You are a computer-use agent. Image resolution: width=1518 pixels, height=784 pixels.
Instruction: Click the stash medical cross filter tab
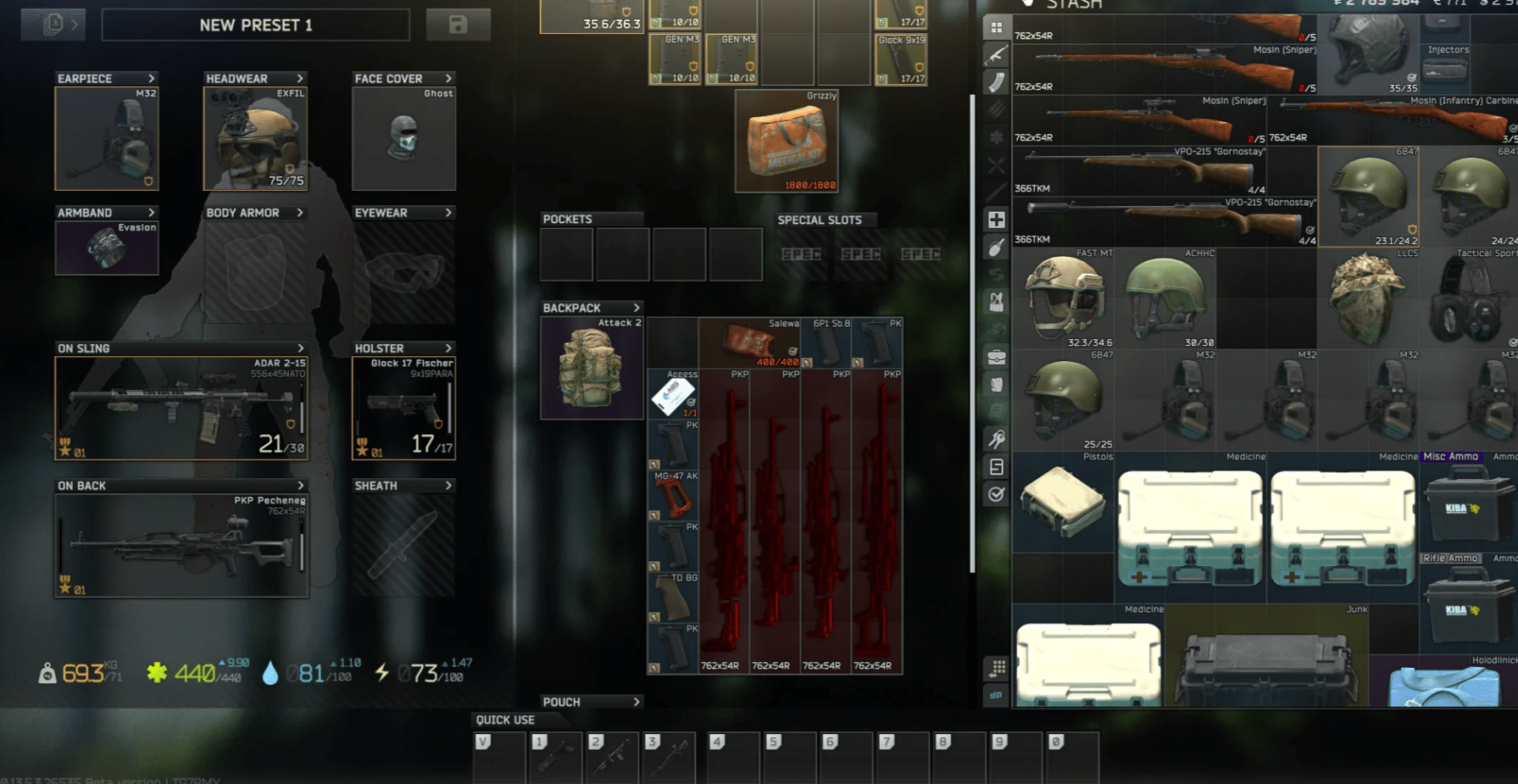pyautogui.click(x=996, y=220)
